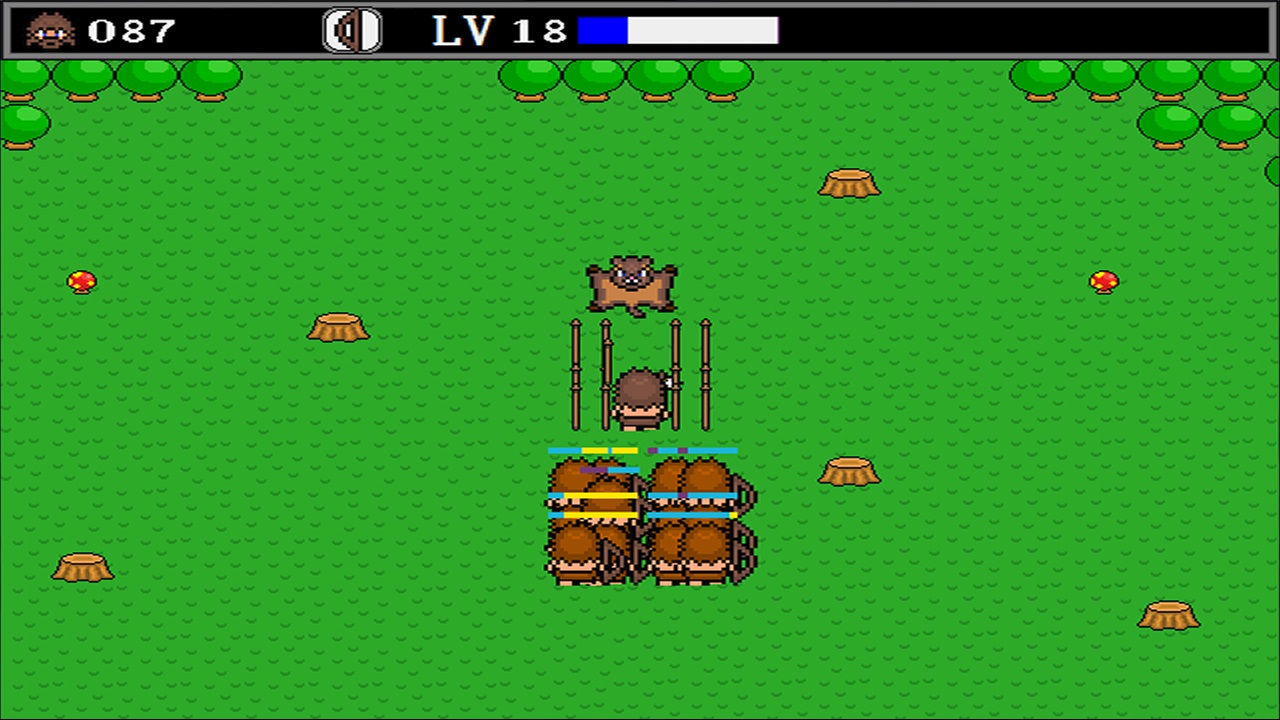The height and width of the screenshot is (720, 1280).
Task: Click the stump on the middle-right side
Action: pos(848,471)
